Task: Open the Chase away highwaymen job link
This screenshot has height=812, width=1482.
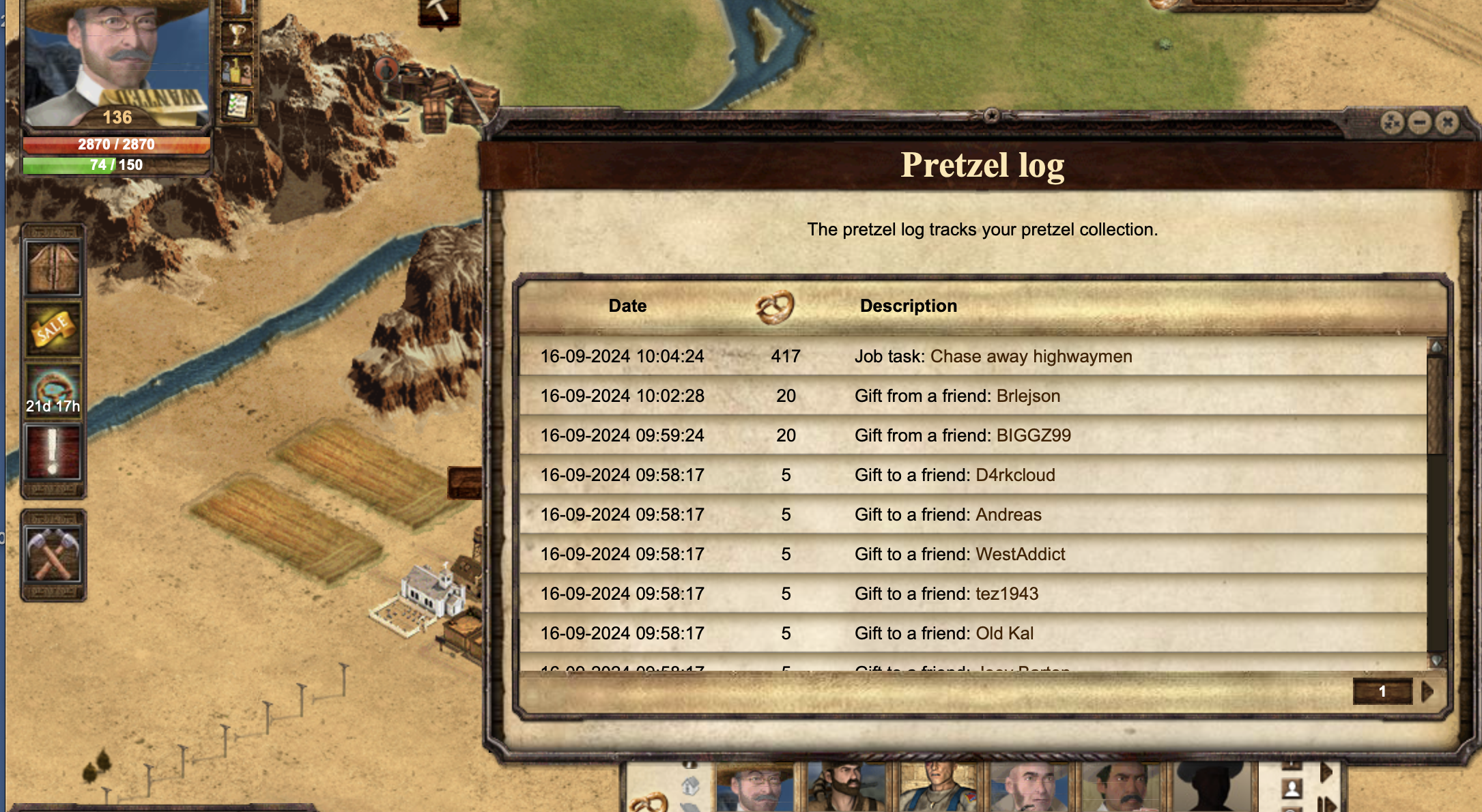Action: tap(1031, 356)
